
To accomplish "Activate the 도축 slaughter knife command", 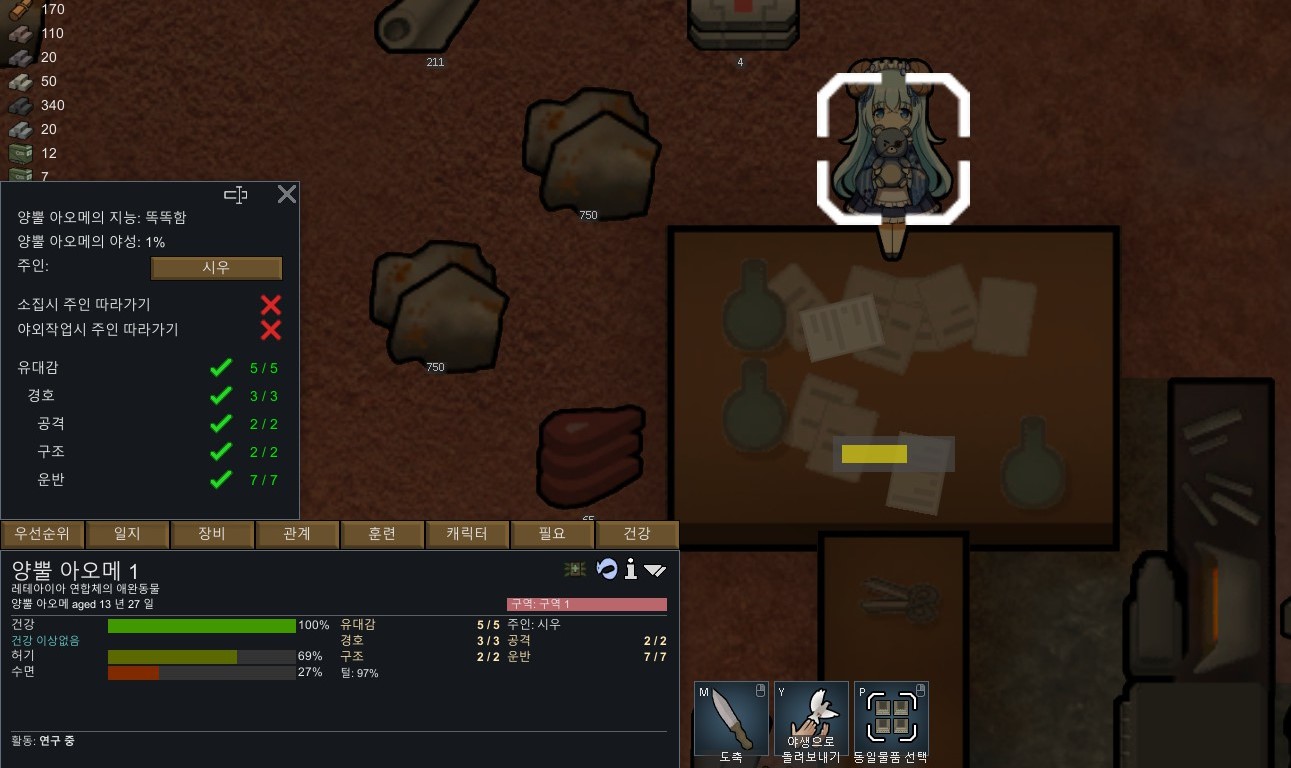I will [731, 718].
